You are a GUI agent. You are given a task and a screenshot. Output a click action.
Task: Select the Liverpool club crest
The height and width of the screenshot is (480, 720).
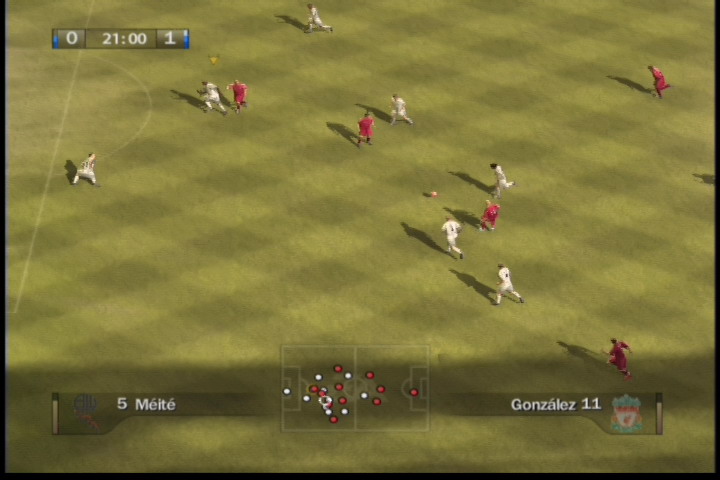click(x=627, y=412)
